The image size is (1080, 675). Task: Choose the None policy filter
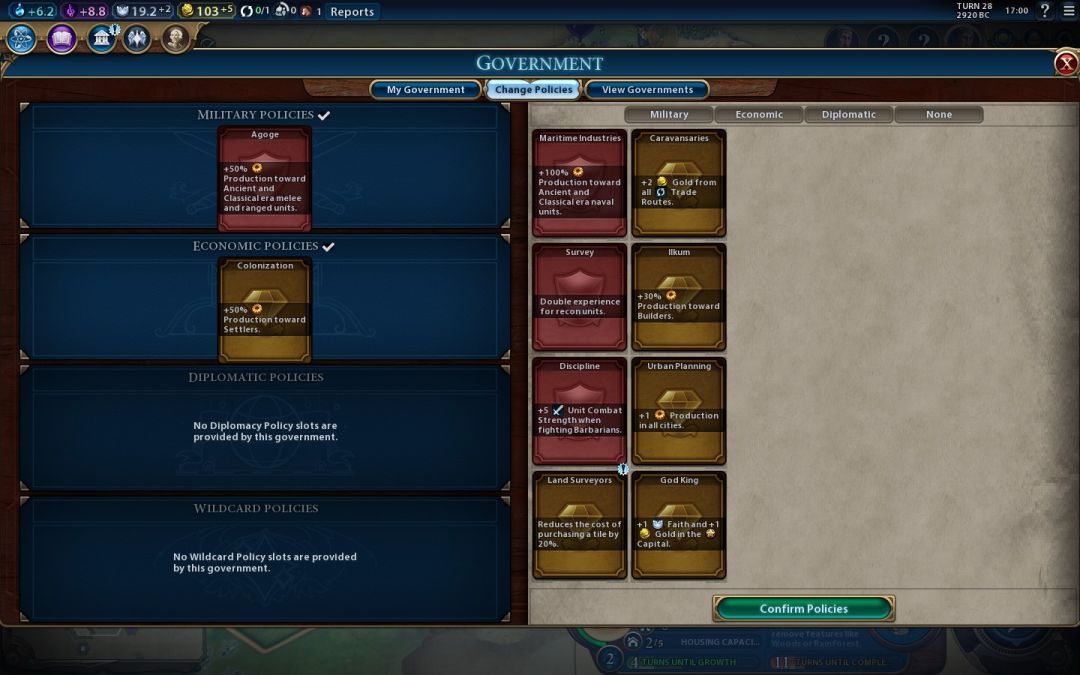click(x=938, y=115)
